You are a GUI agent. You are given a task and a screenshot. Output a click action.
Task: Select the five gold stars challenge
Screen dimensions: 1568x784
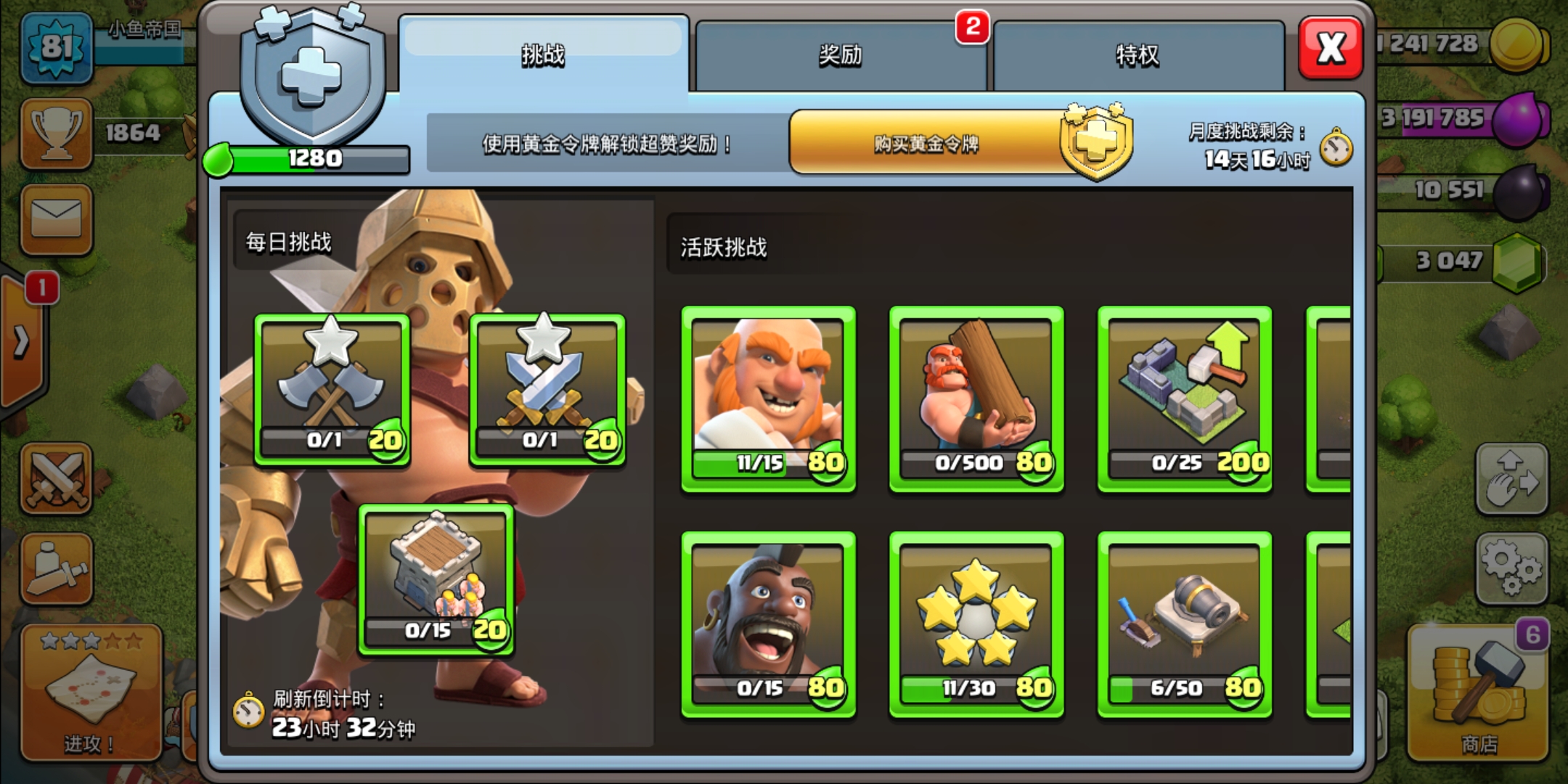coord(976,624)
